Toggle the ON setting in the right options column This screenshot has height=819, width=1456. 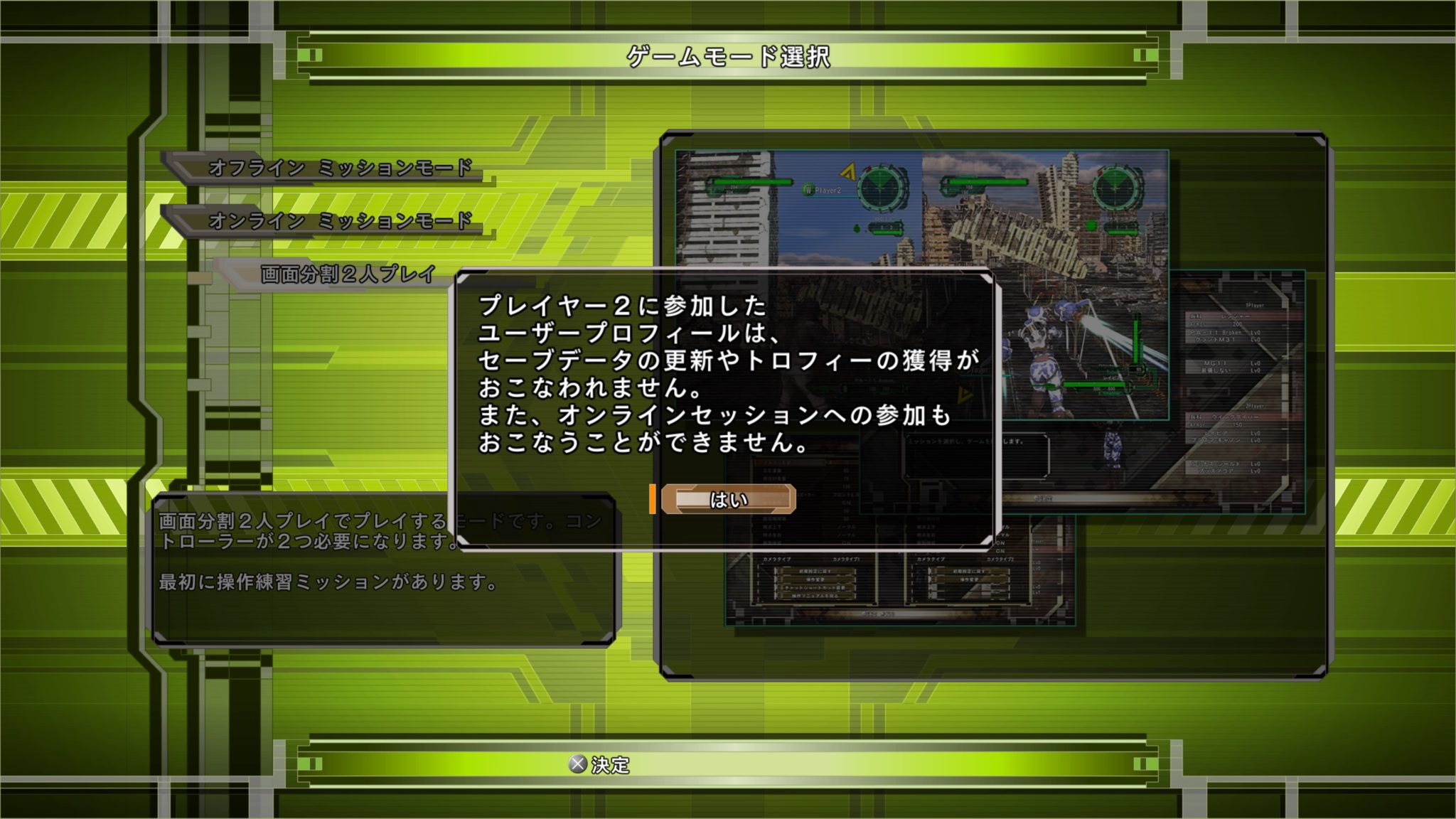pyautogui.click(x=1002, y=542)
